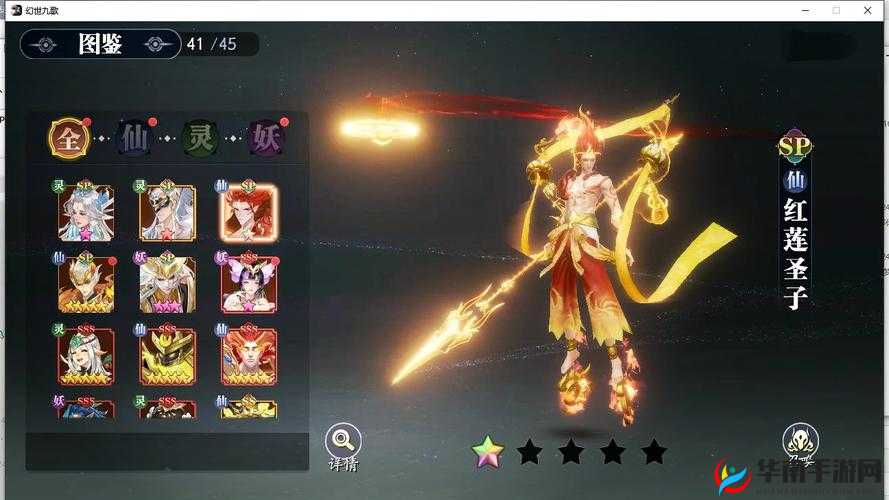The image size is (889, 500).
Task: Select the blond-haired SP 妖 portrait
Action: coord(167,284)
